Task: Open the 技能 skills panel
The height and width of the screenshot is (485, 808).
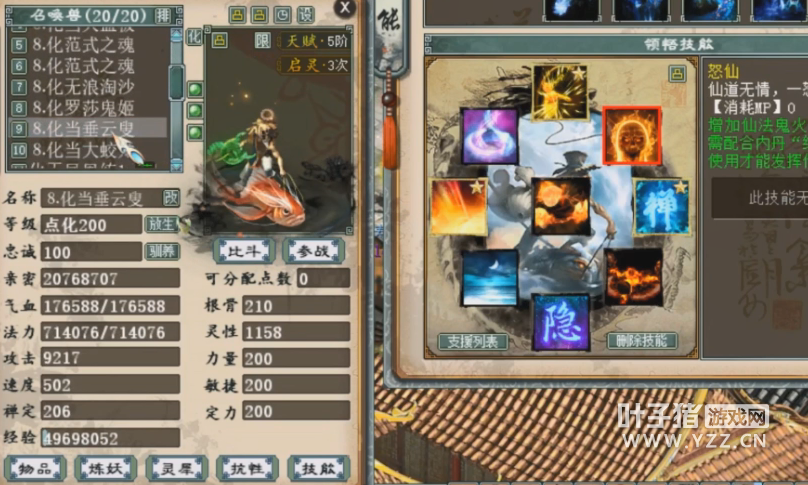Action: 318,468
